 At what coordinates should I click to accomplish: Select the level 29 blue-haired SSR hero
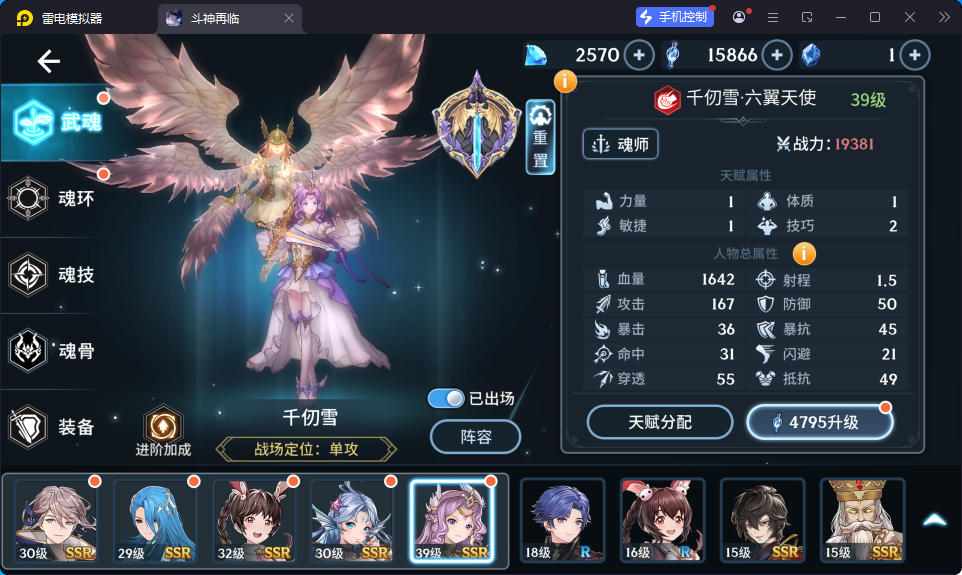click(x=153, y=520)
